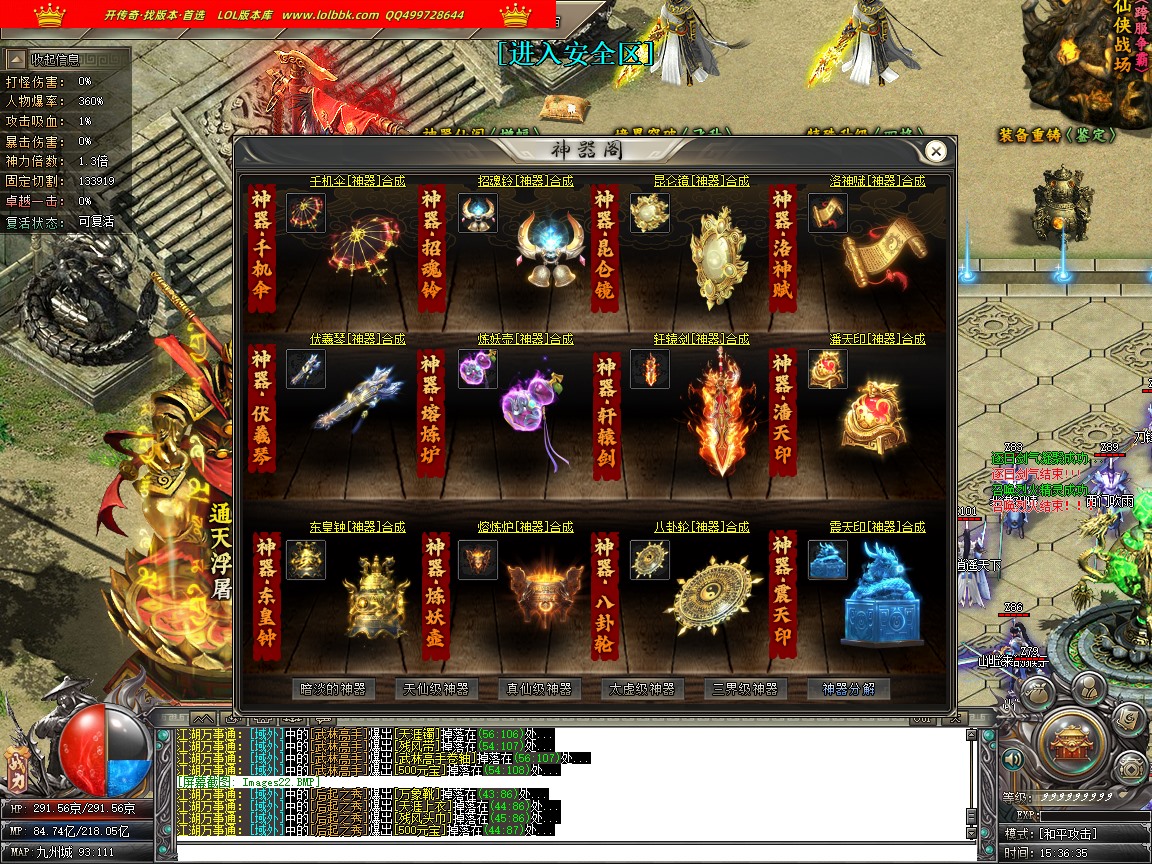
Task: Show the 真仙级神器 tier
Action: pos(540,689)
